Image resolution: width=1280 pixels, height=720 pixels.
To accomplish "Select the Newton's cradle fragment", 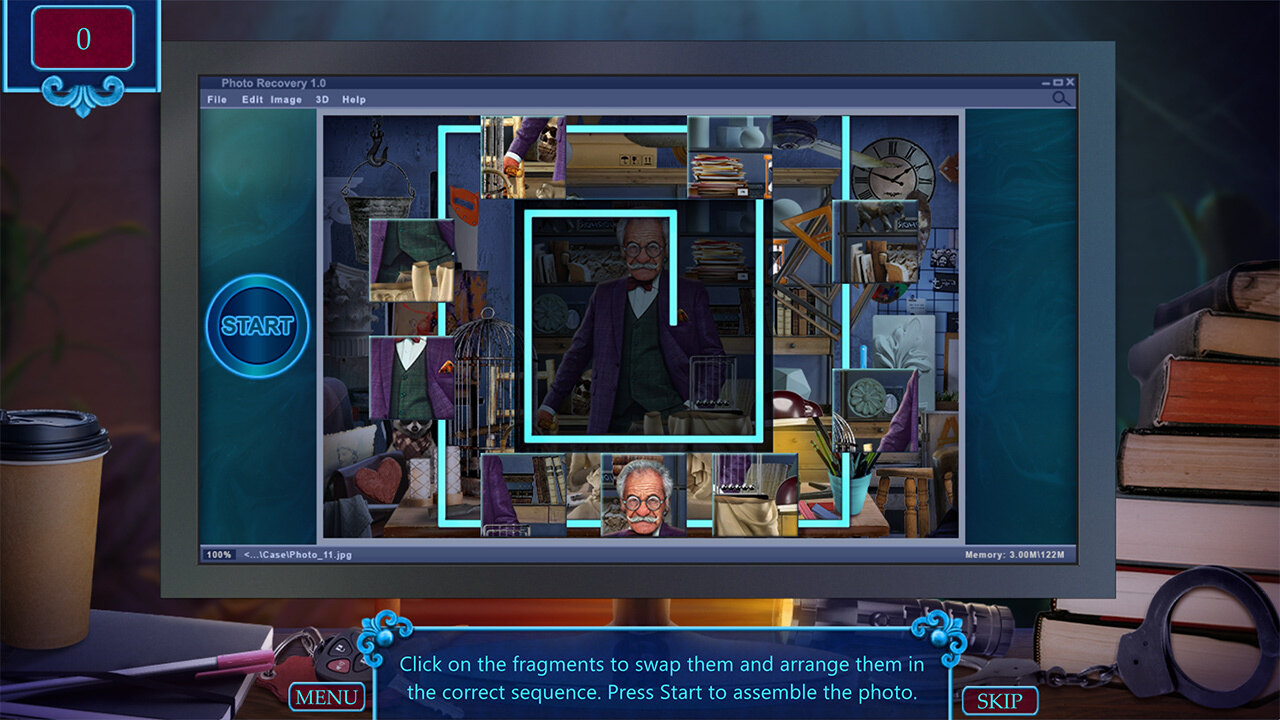I will pyautogui.click(x=755, y=495).
